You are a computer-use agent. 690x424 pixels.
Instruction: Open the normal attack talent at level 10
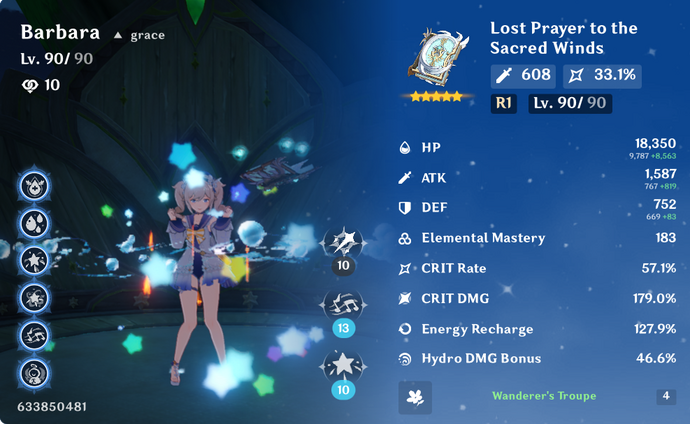(x=343, y=243)
